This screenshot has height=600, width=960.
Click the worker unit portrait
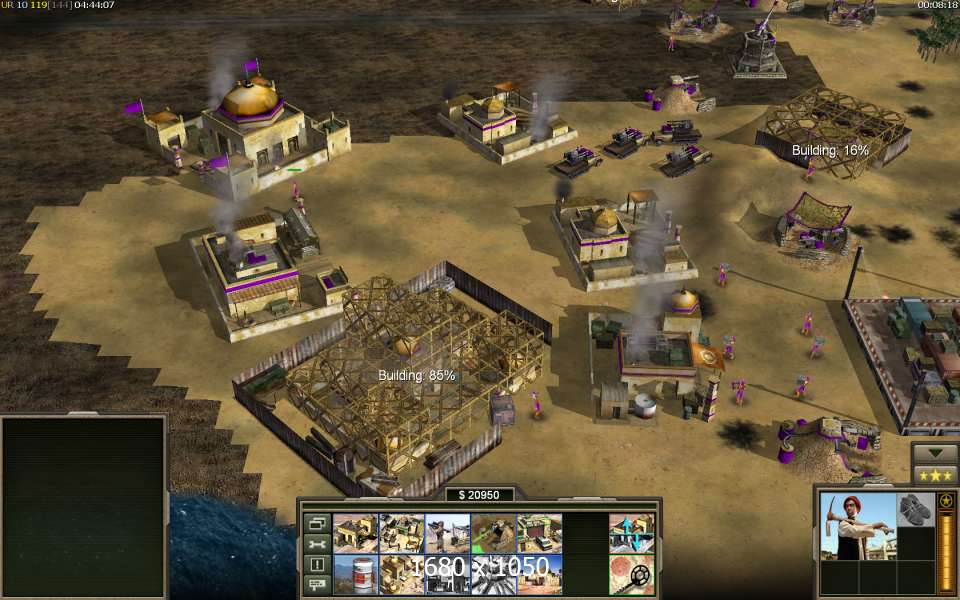point(857,526)
